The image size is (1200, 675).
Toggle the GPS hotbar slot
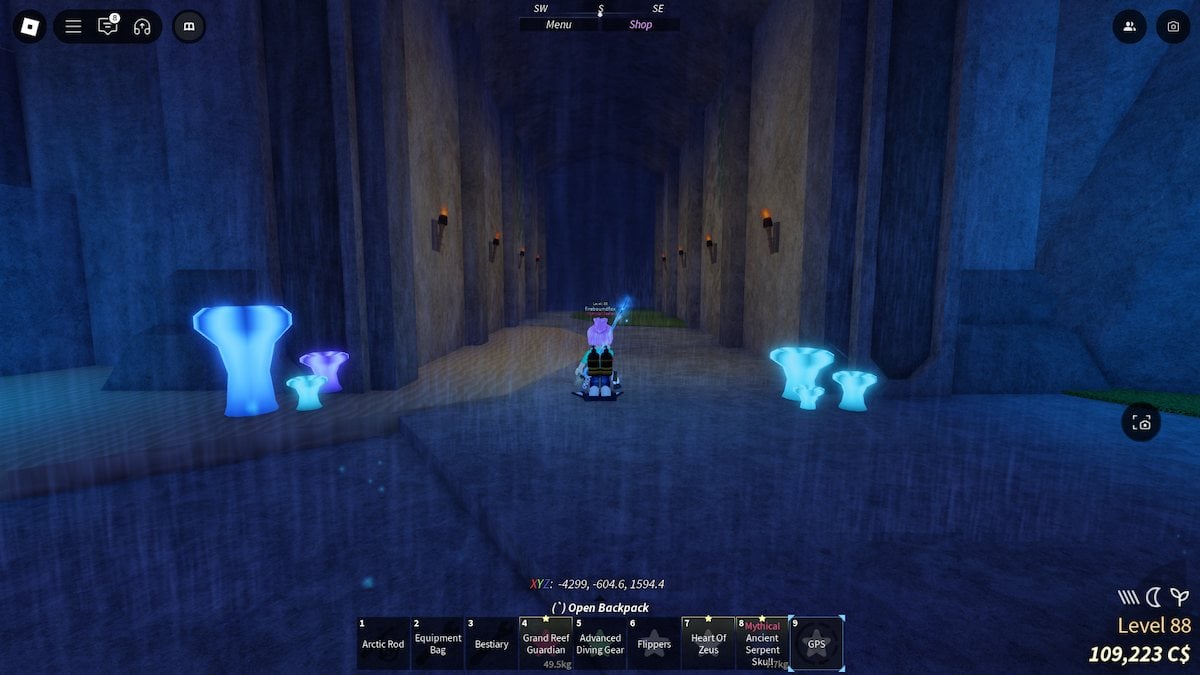click(x=817, y=643)
